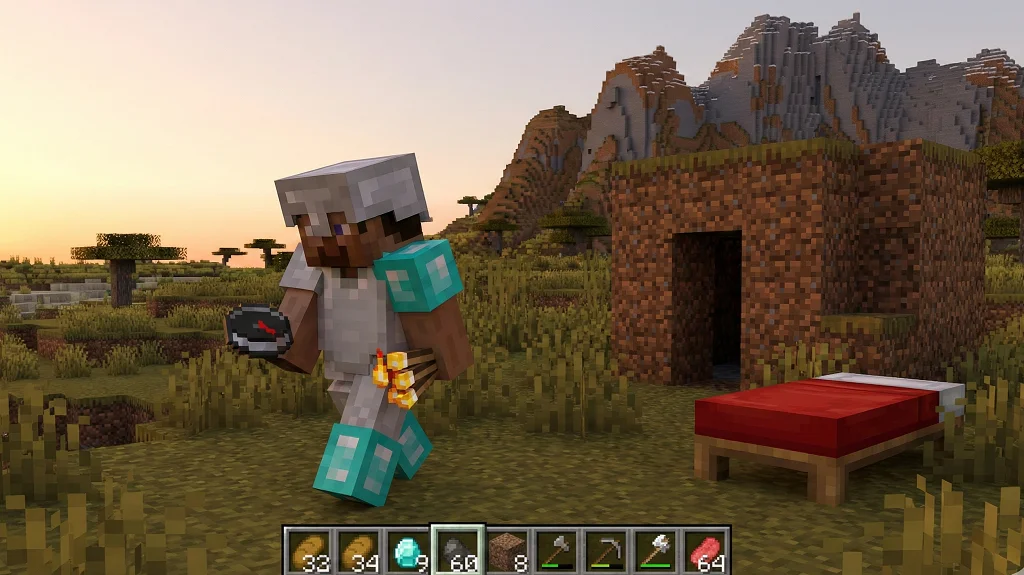The height and width of the screenshot is (575, 1024).
Task: Select the pickaxe in the hotbar
Action: (606, 550)
